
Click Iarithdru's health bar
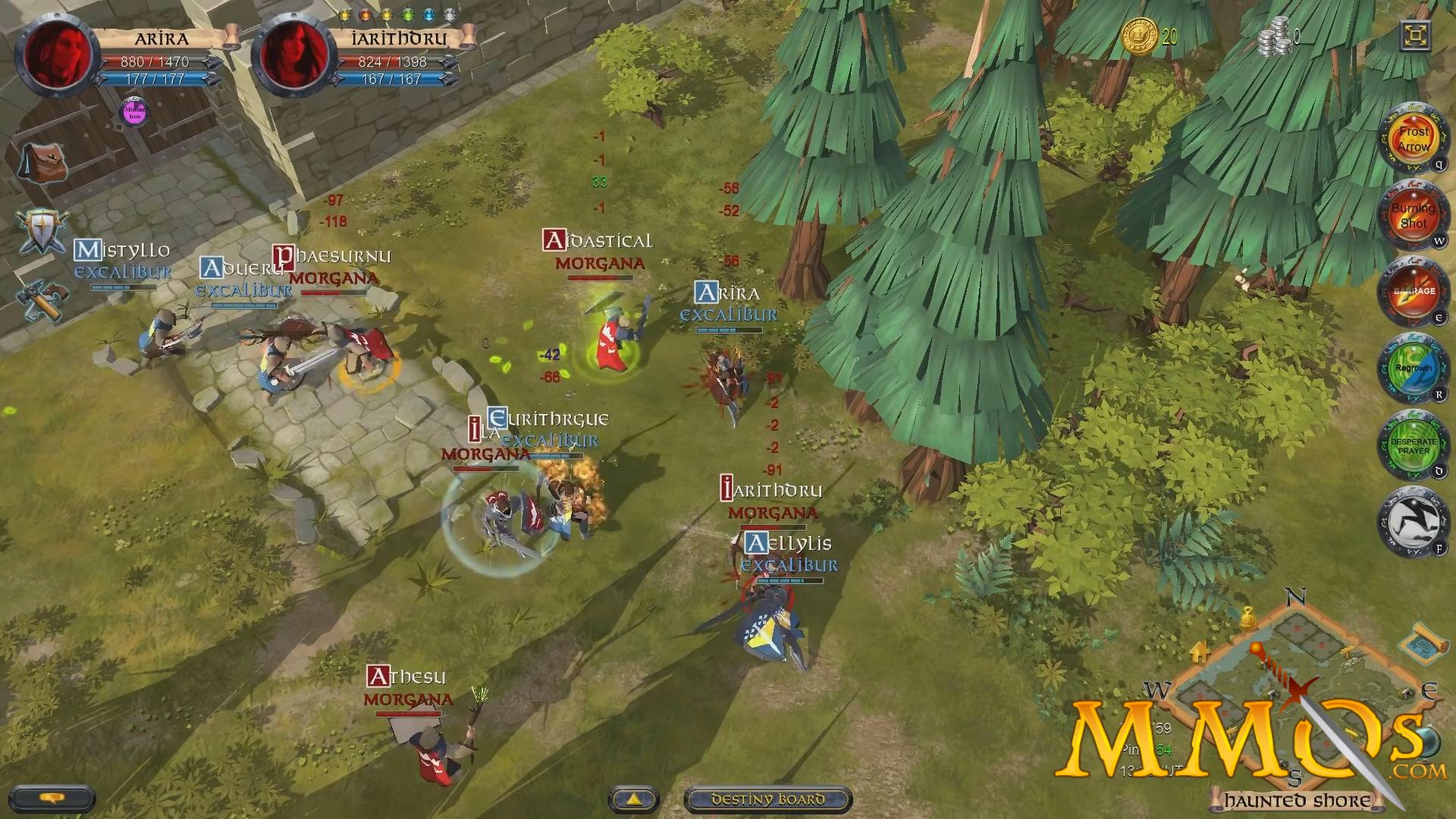(387, 62)
